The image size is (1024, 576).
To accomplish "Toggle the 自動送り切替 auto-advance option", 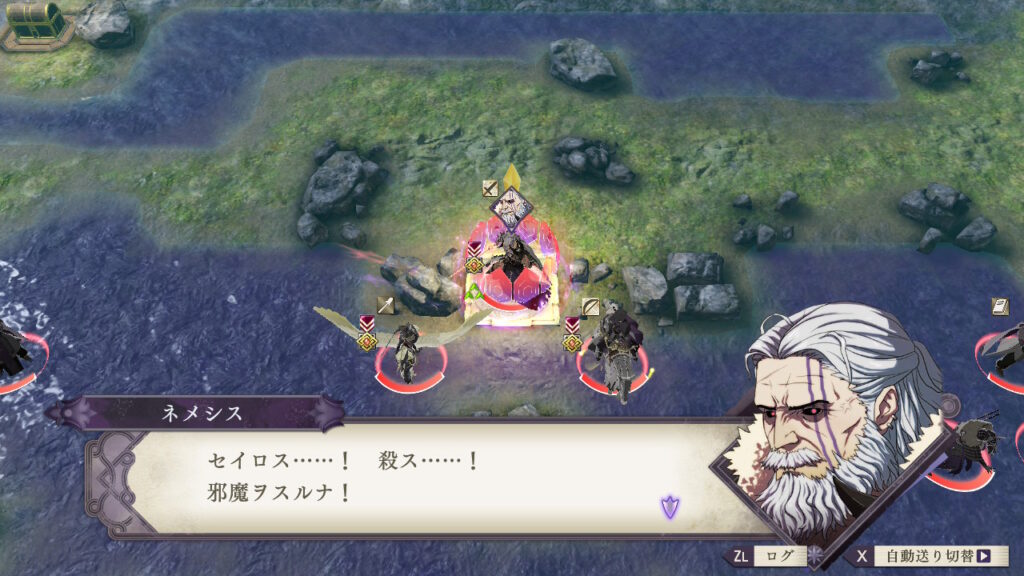I will coord(930,556).
